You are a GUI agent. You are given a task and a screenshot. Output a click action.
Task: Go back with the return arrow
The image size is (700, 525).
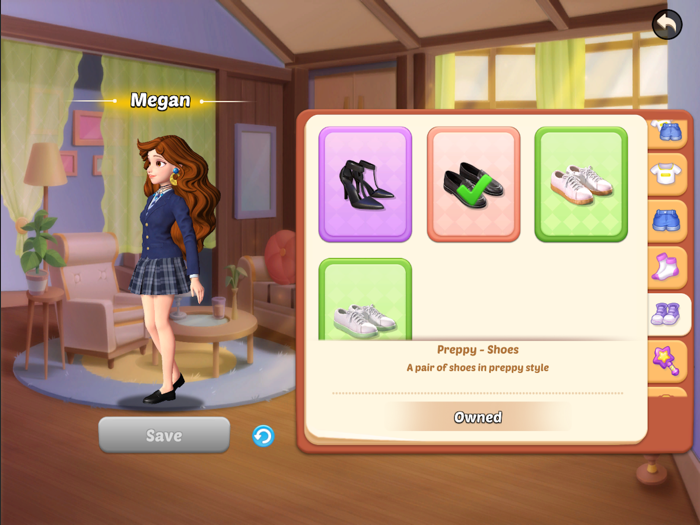(x=666, y=25)
